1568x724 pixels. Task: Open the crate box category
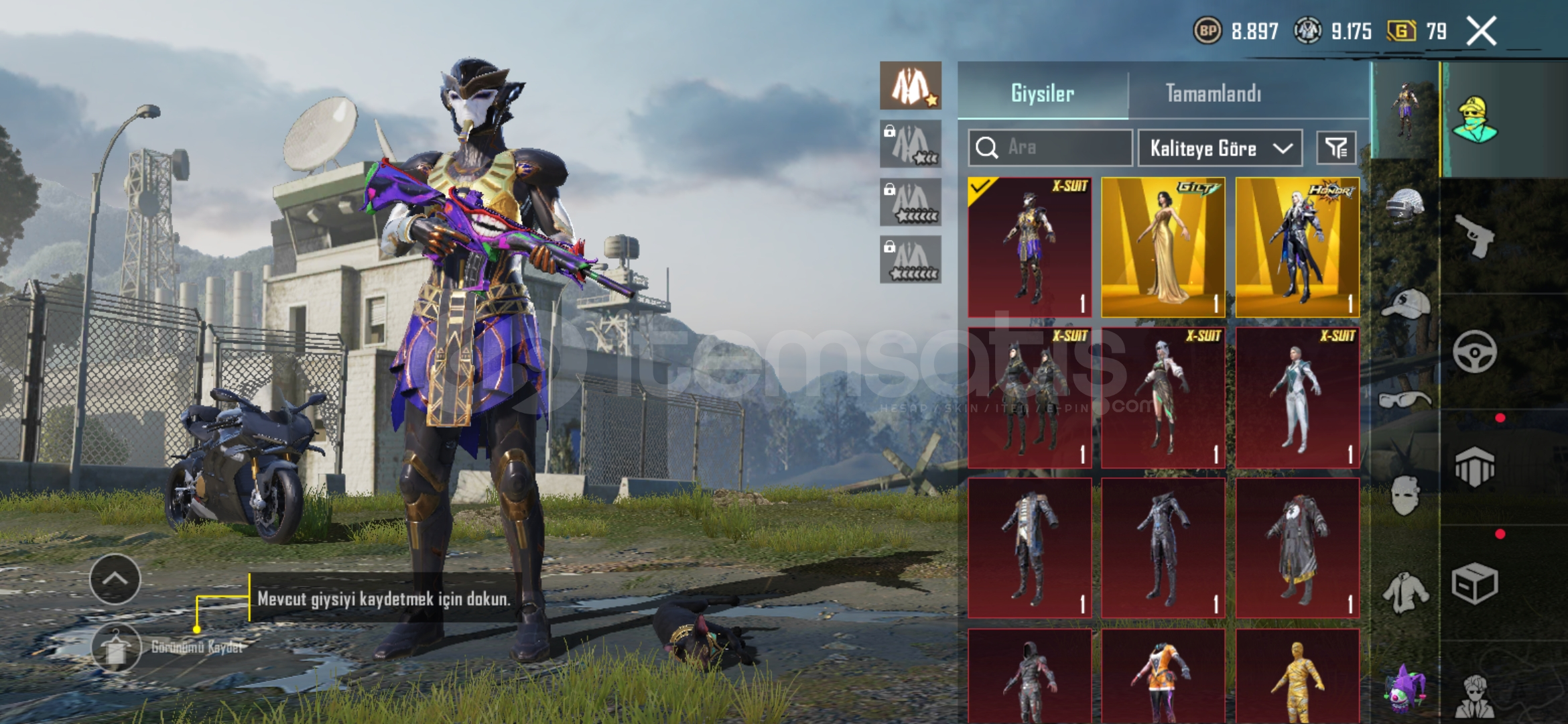[x=1474, y=585]
